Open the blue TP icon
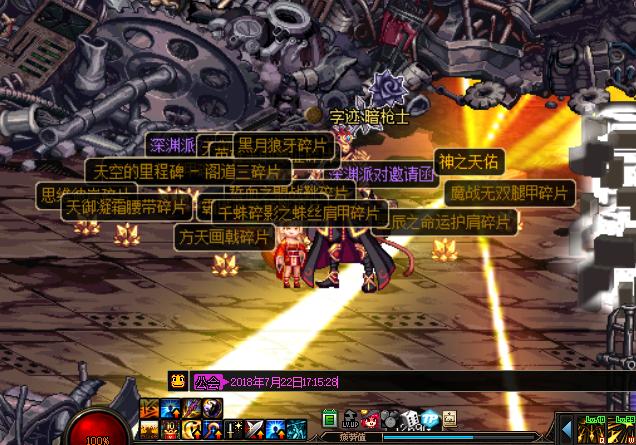 (430, 418)
